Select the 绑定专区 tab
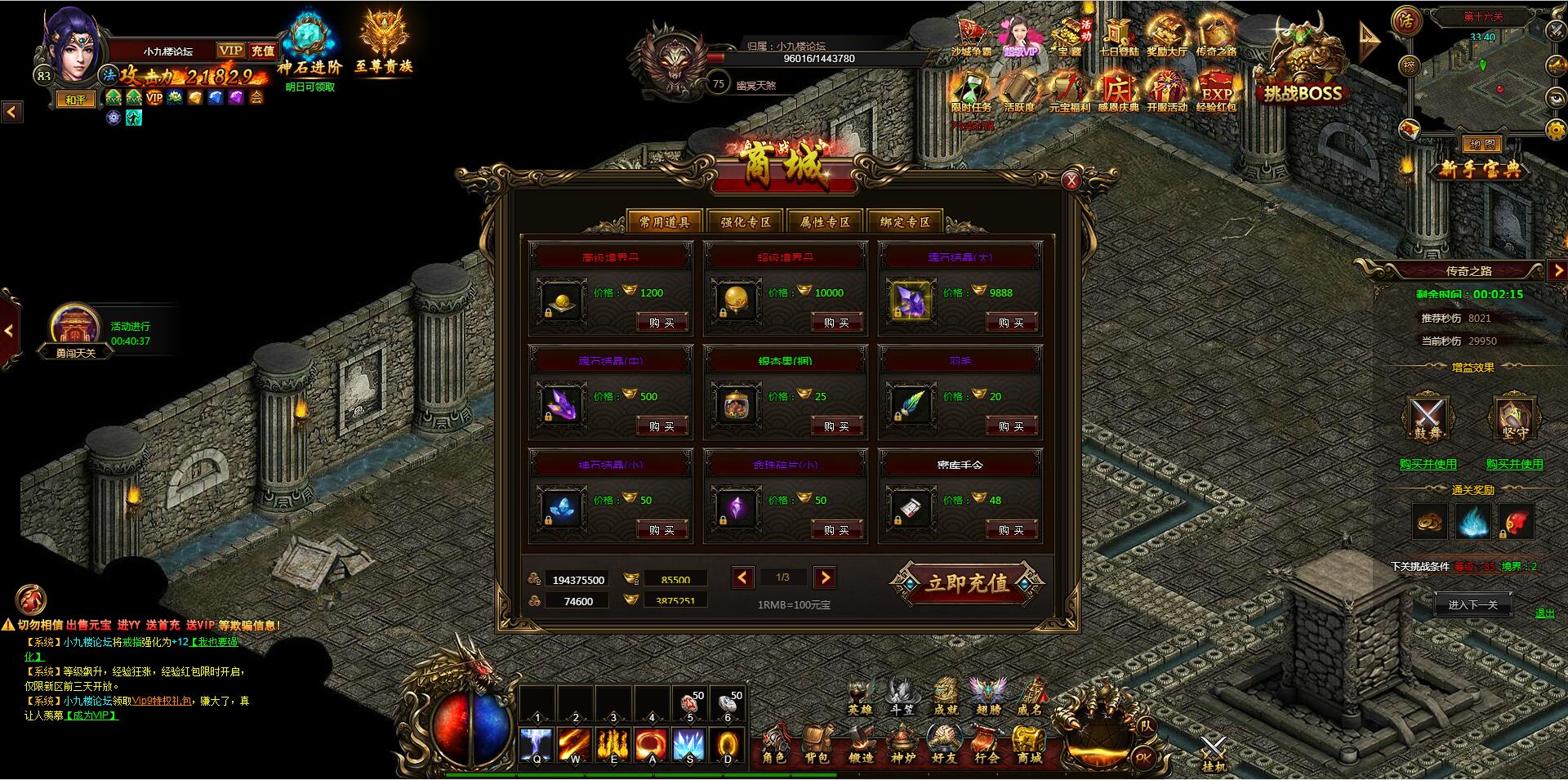Viewport: 1568px width, 780px height. tap(905, 222)
